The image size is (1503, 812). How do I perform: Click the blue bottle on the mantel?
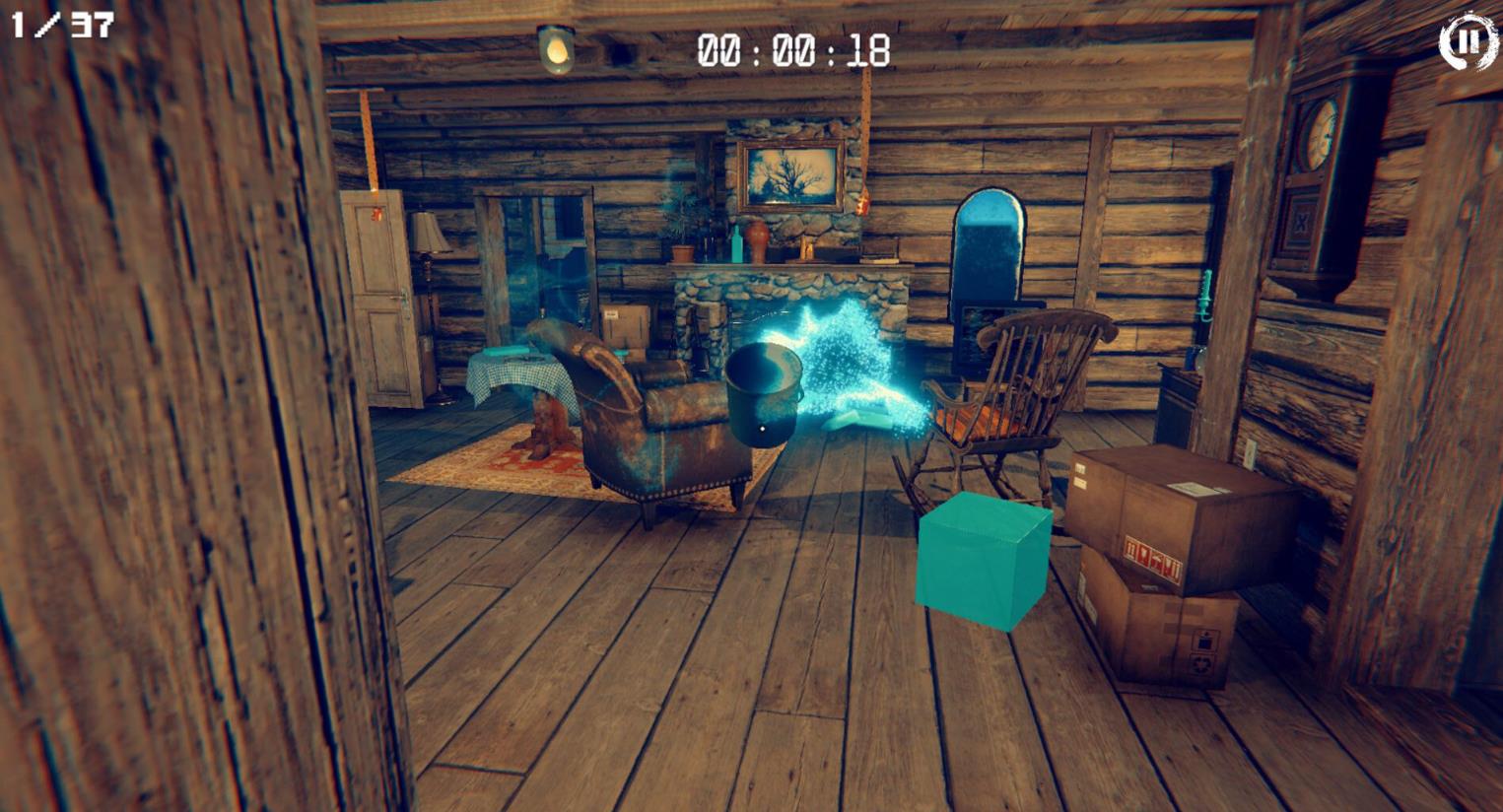click(737, 246)
